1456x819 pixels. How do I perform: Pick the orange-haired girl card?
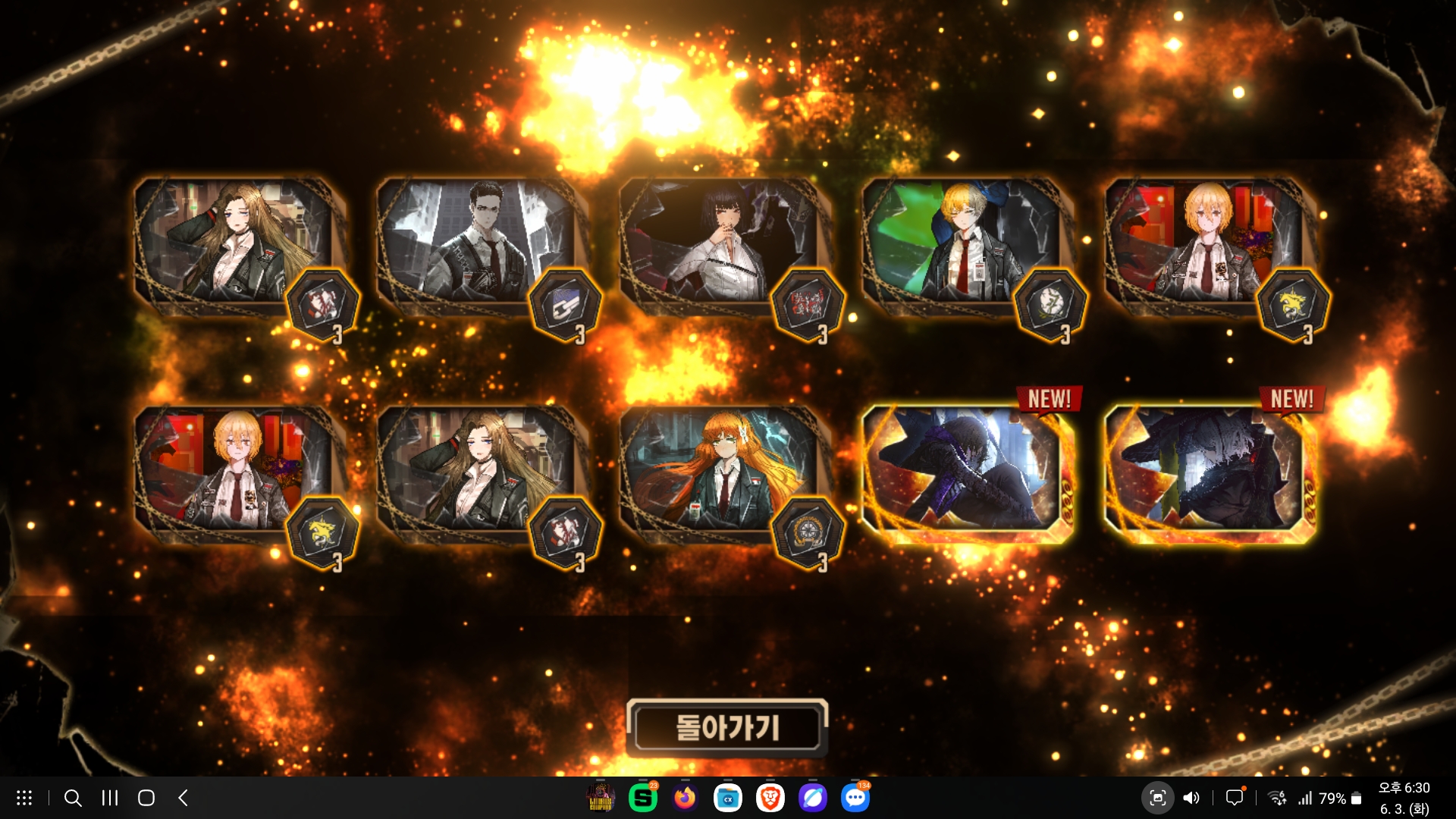[720, 470]
